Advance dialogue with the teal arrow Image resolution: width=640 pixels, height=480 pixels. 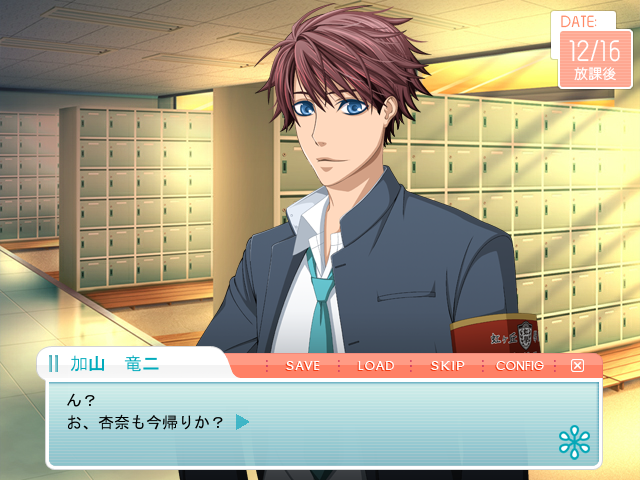242,422
